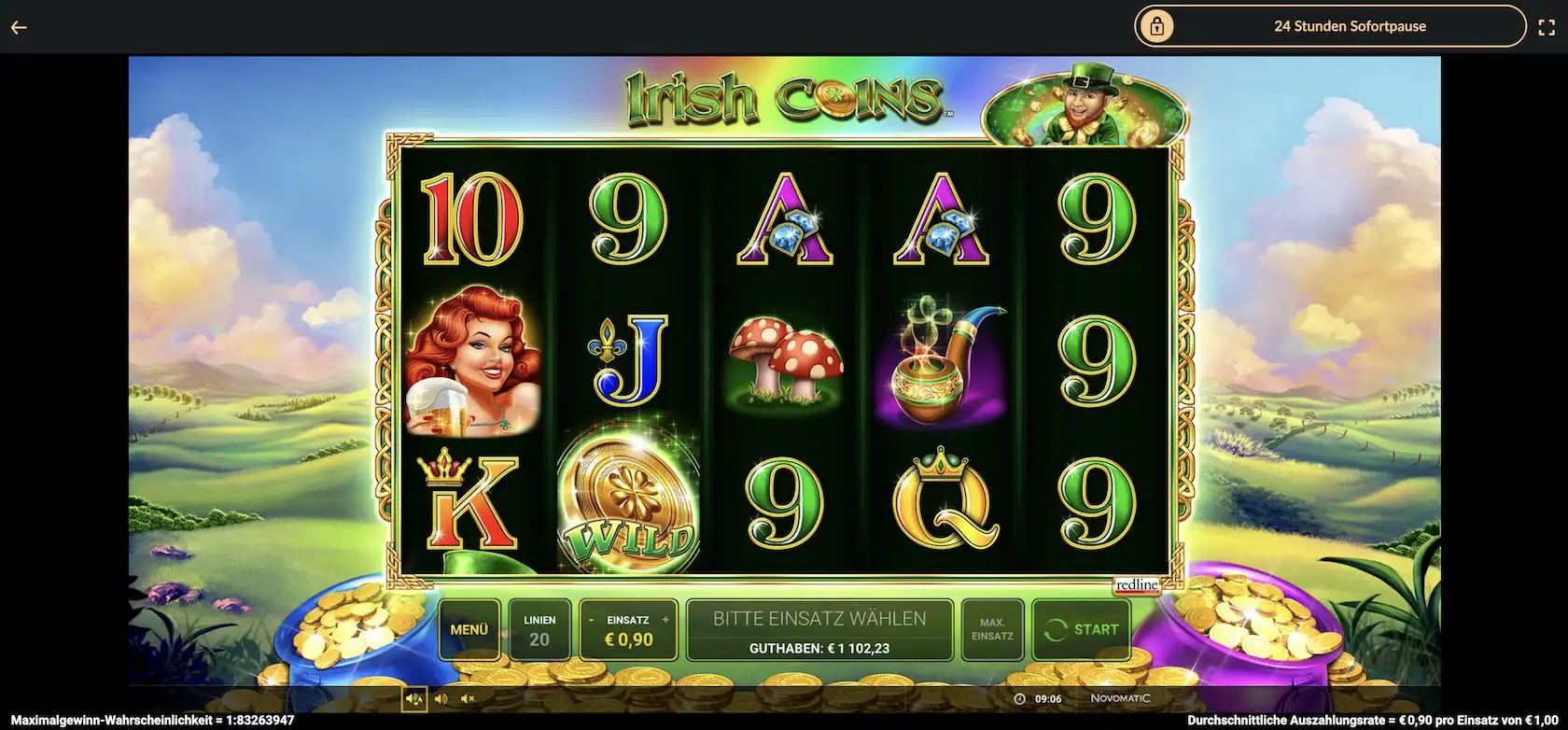Increase Einsatz with the plus sign
The height and width of the screenshot is (730, 1568).
[x=665, y=620]
